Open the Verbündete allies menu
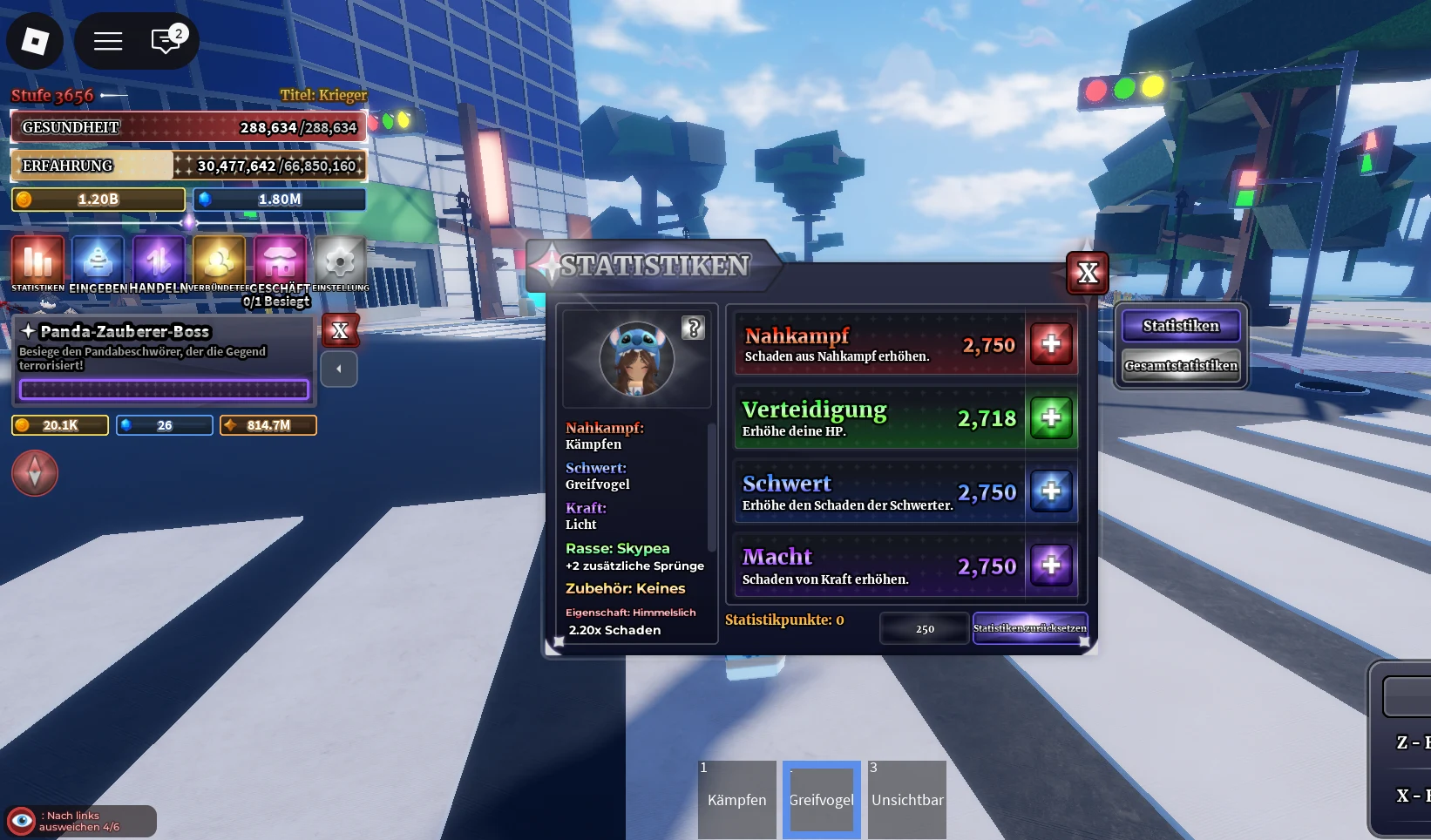The height and width of the screenshot is (840, 1431). [219, 261]
